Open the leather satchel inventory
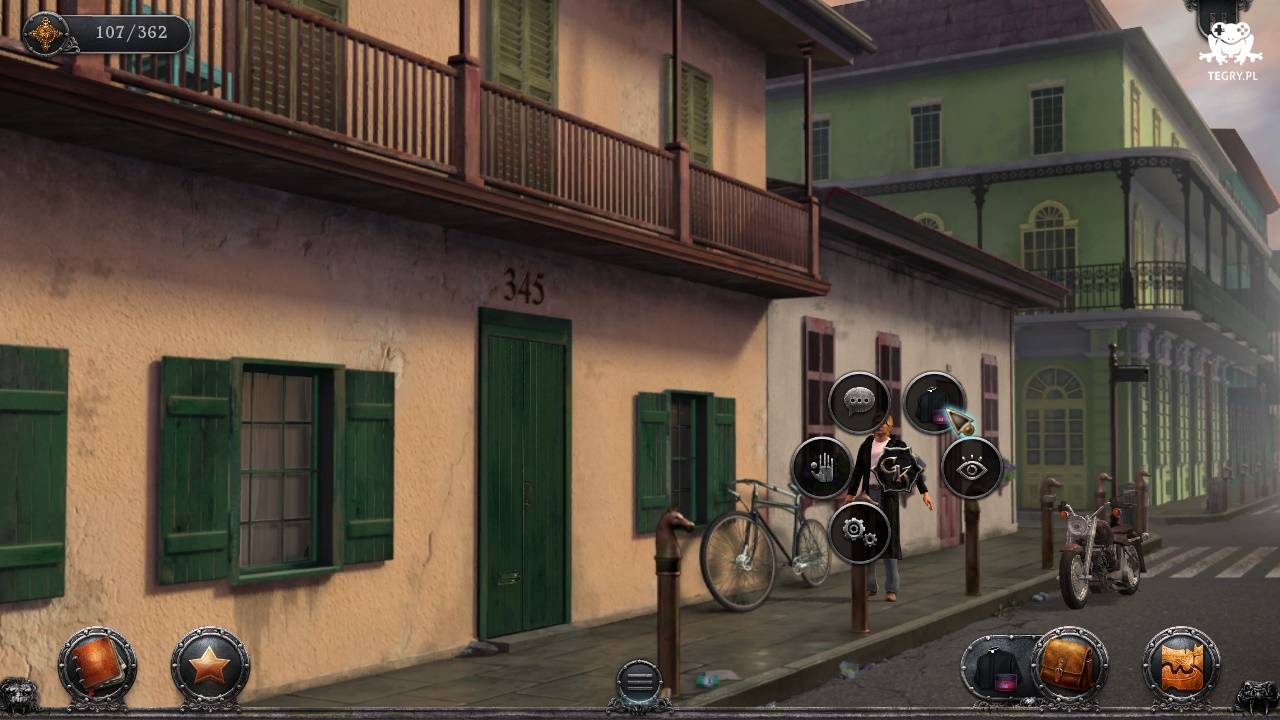The width and height of the screenshot is (1280, 720). click(x=1069, y=665)
